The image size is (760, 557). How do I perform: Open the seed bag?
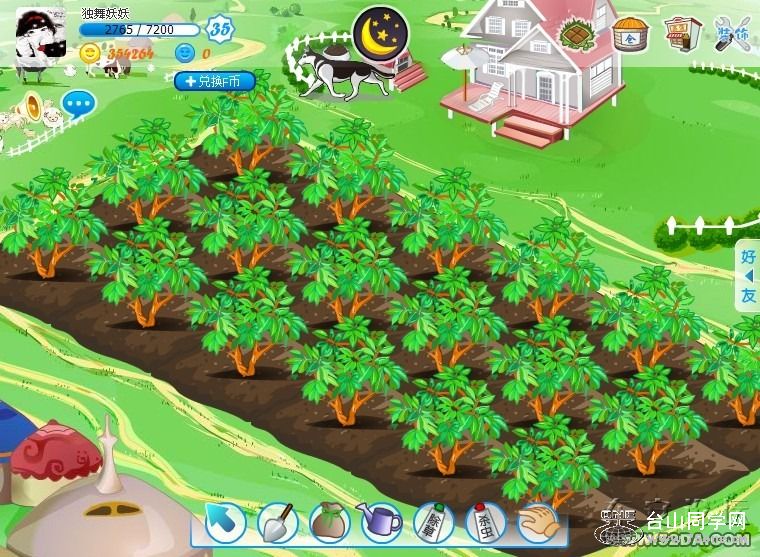click(329, 521)
